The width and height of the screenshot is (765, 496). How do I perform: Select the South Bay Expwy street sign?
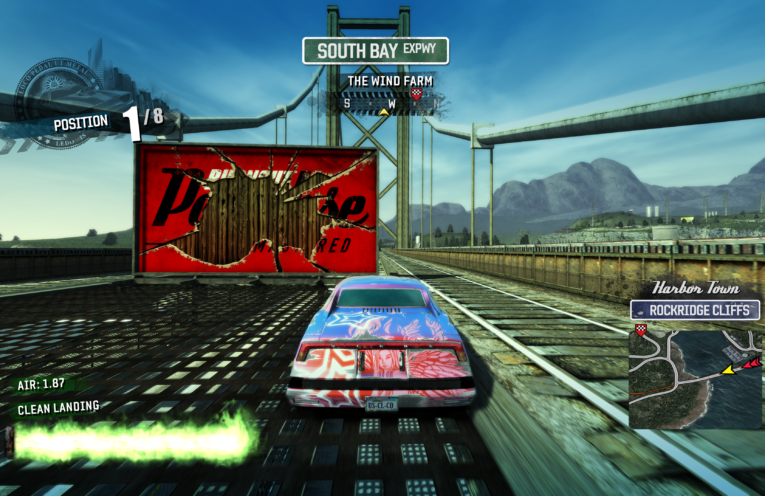click(x=376, y=50)
